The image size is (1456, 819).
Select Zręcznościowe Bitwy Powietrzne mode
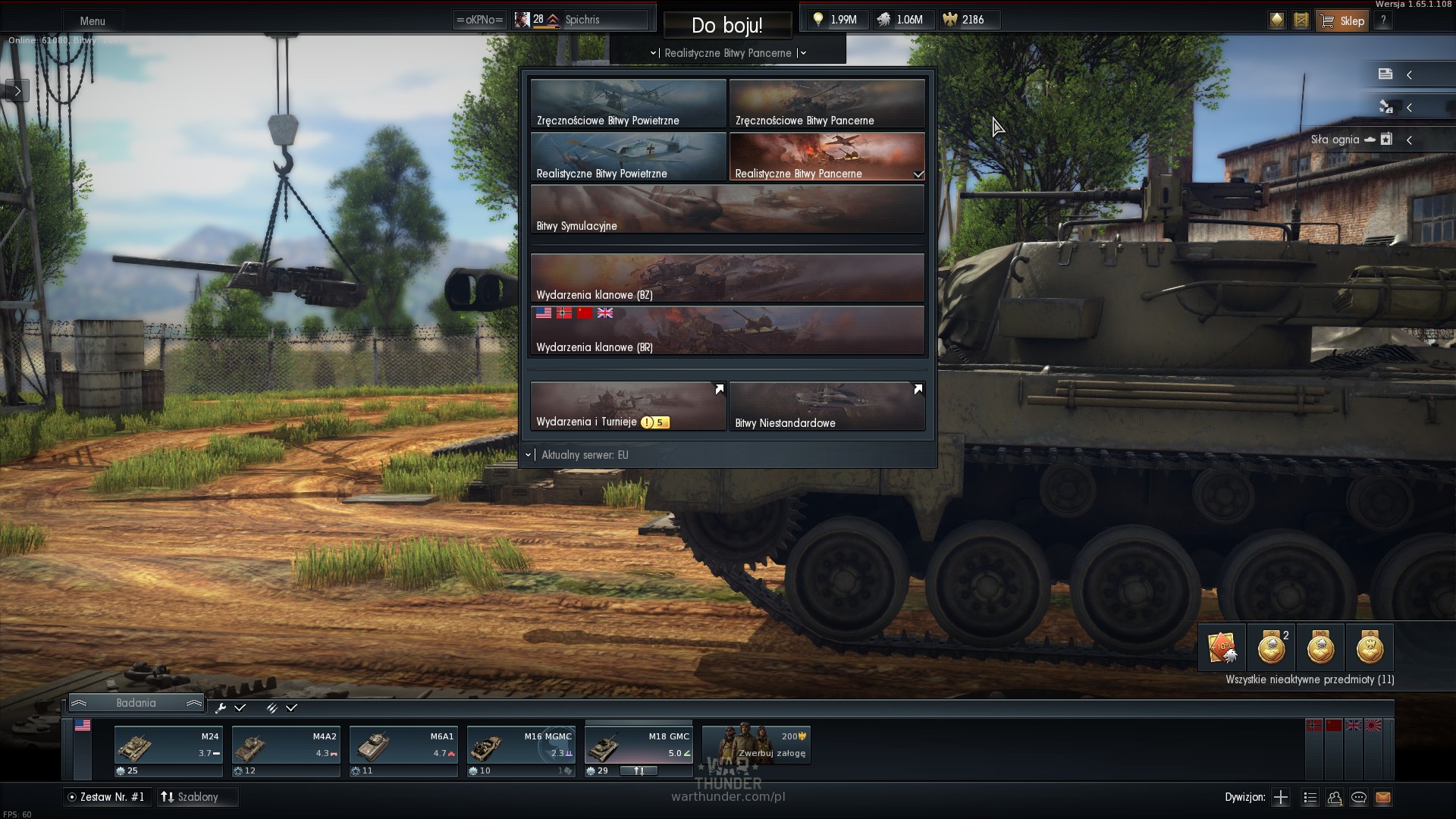(628, 104)
